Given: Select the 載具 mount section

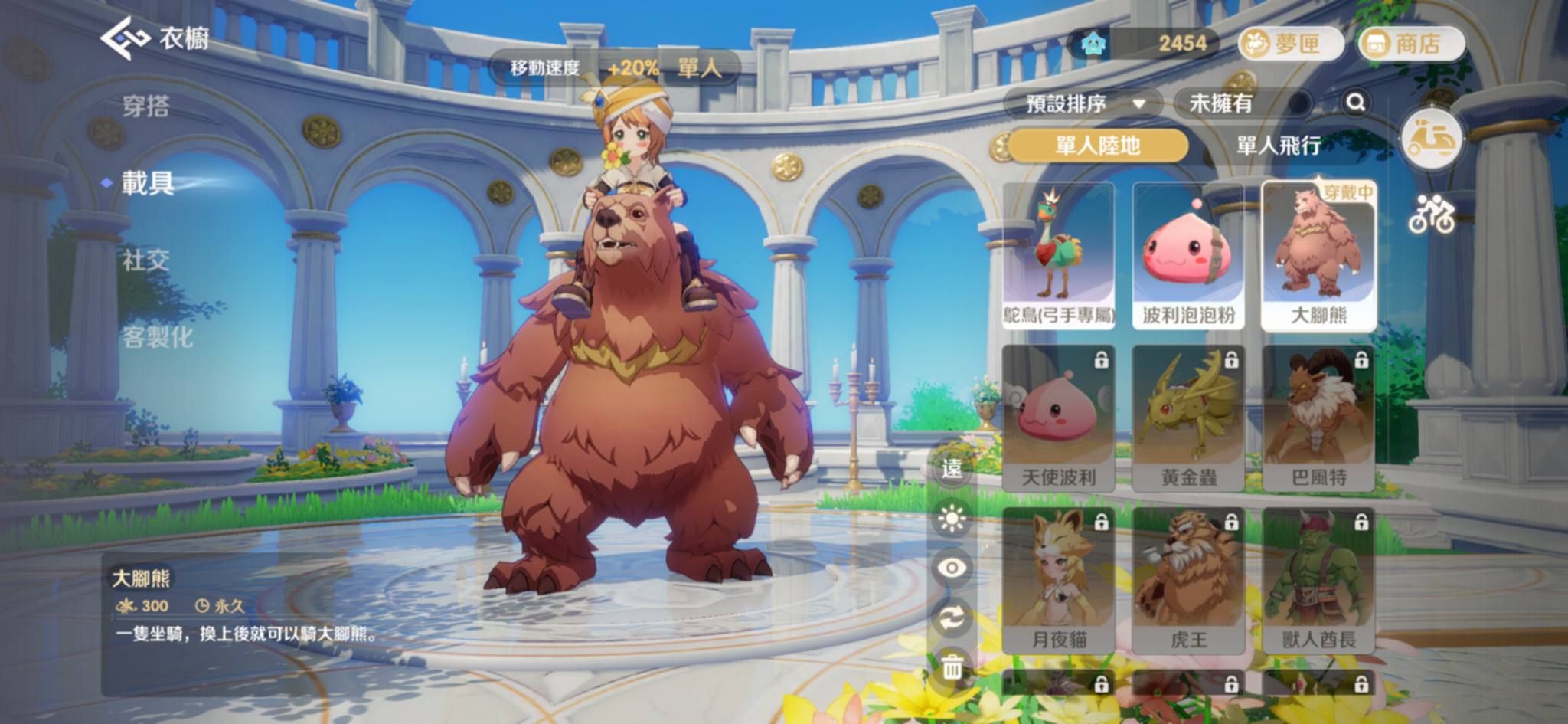Looking at the screenshot, I should [148, 183].
